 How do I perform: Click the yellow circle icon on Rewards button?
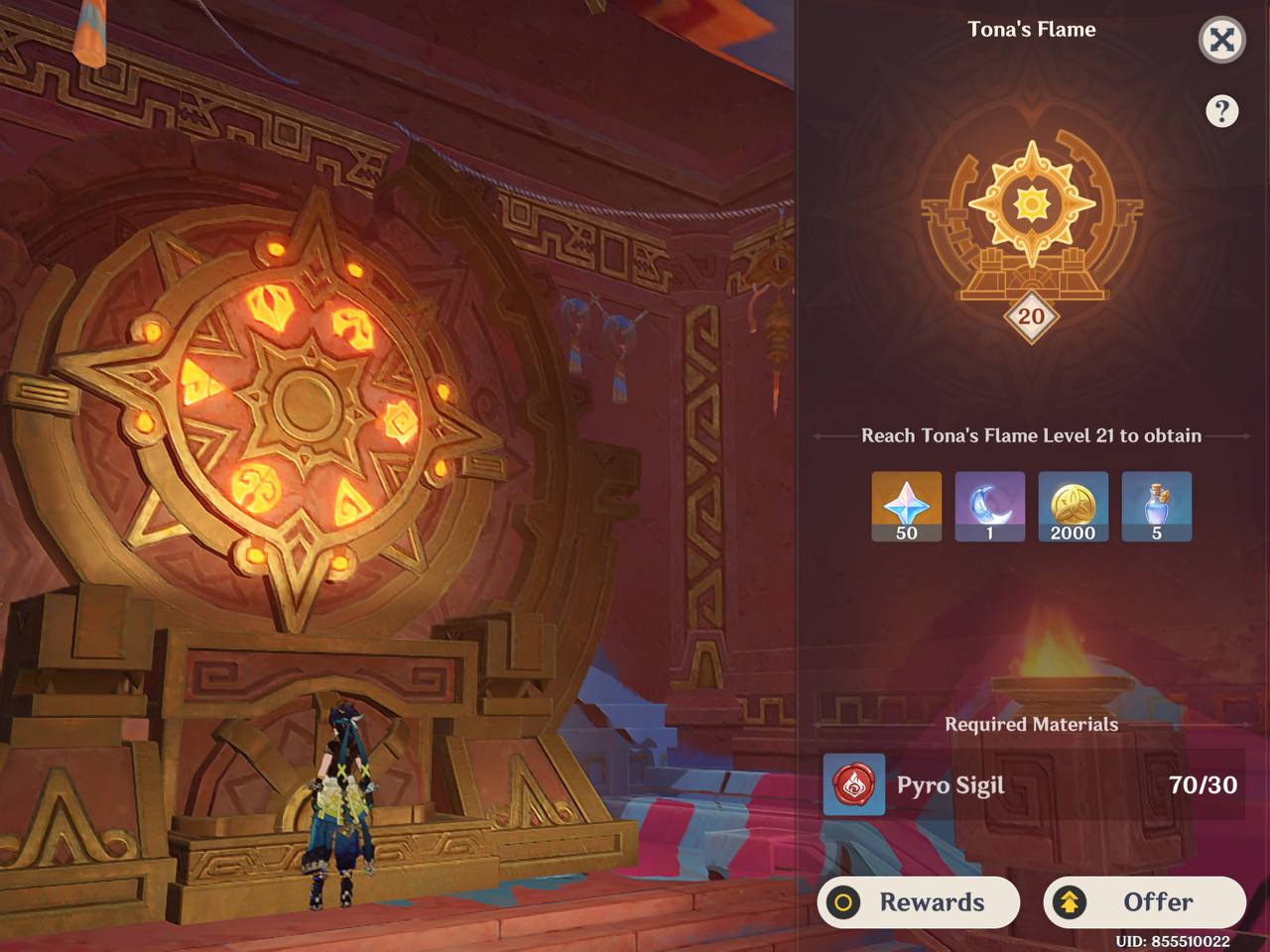pos(844,902)
